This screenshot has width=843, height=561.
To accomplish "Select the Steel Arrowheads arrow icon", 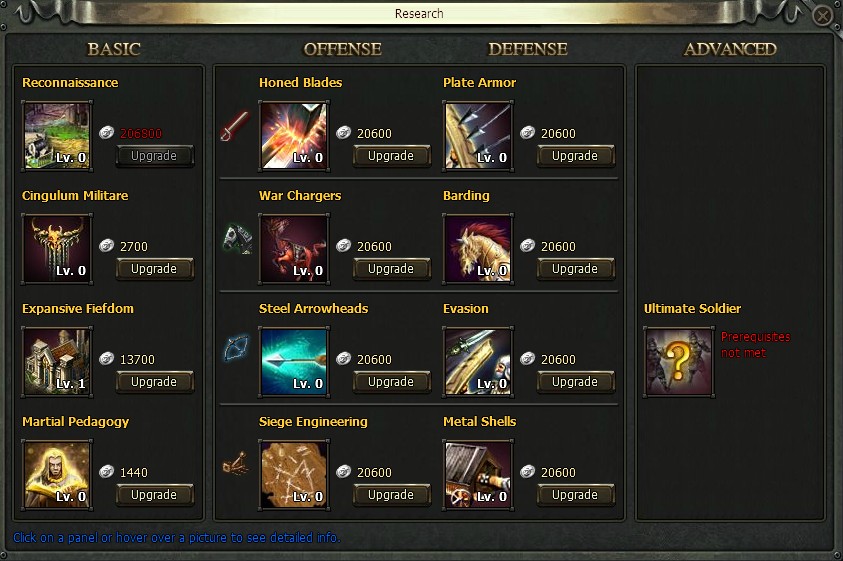I will pyautogui.click(x=293, y=361).
